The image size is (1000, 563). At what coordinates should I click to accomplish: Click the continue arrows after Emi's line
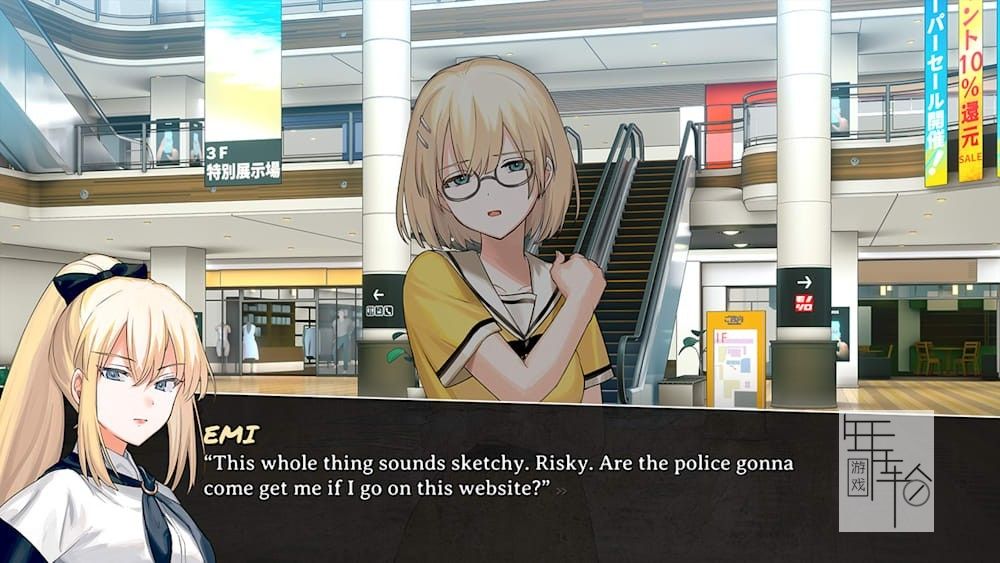562,491
